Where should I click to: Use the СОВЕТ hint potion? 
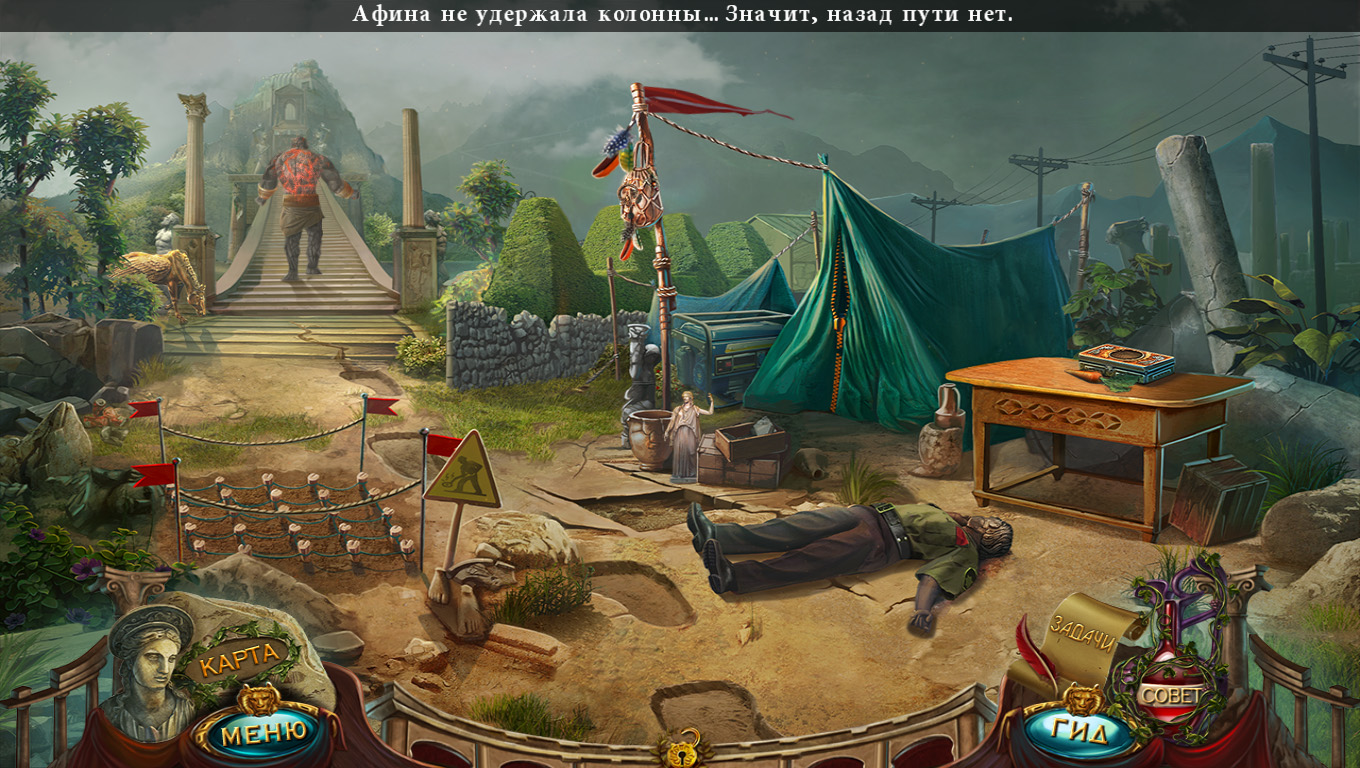[x=1170, y=694]
